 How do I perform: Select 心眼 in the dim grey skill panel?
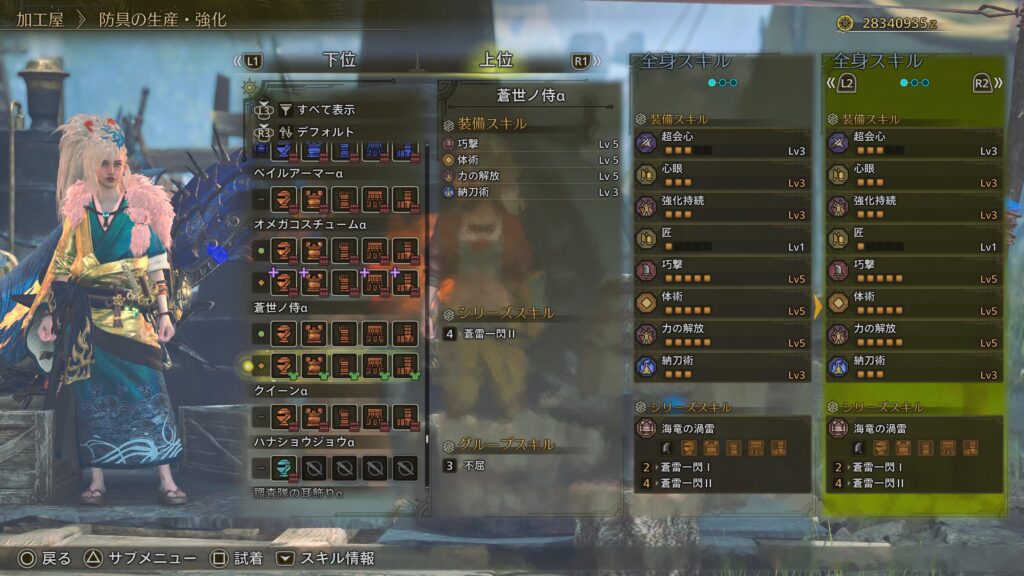click(721, 175)
